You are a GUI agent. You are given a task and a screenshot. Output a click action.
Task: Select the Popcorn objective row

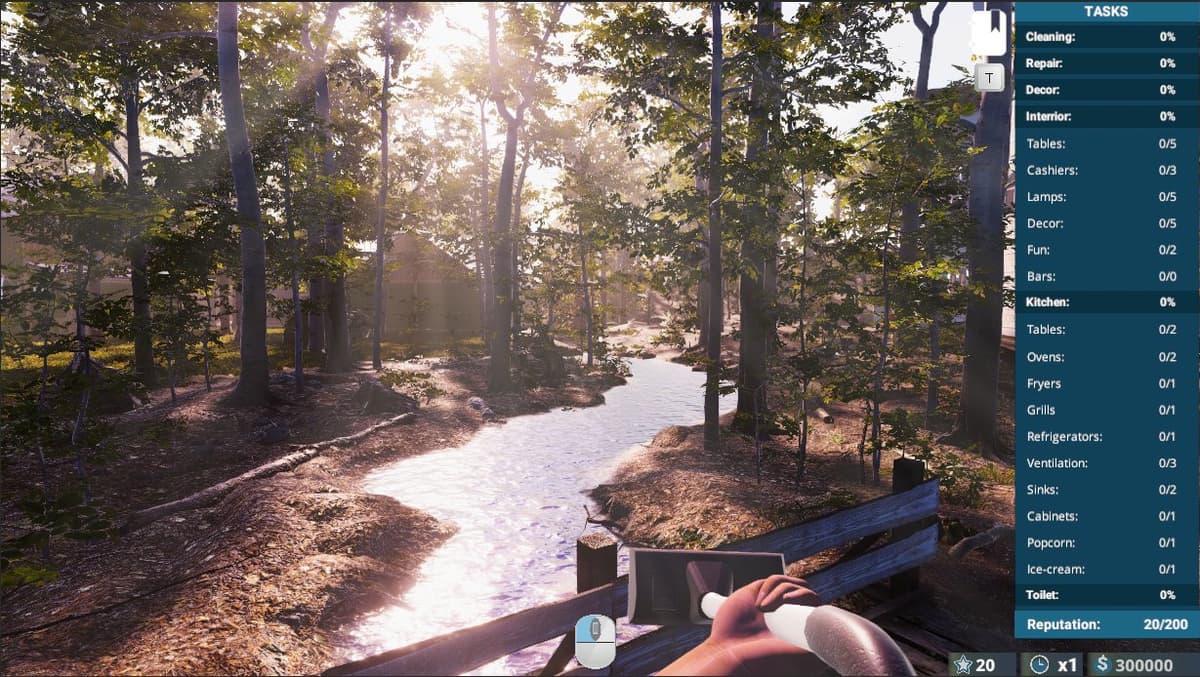pyautogui.click(x=1106, y=543)
